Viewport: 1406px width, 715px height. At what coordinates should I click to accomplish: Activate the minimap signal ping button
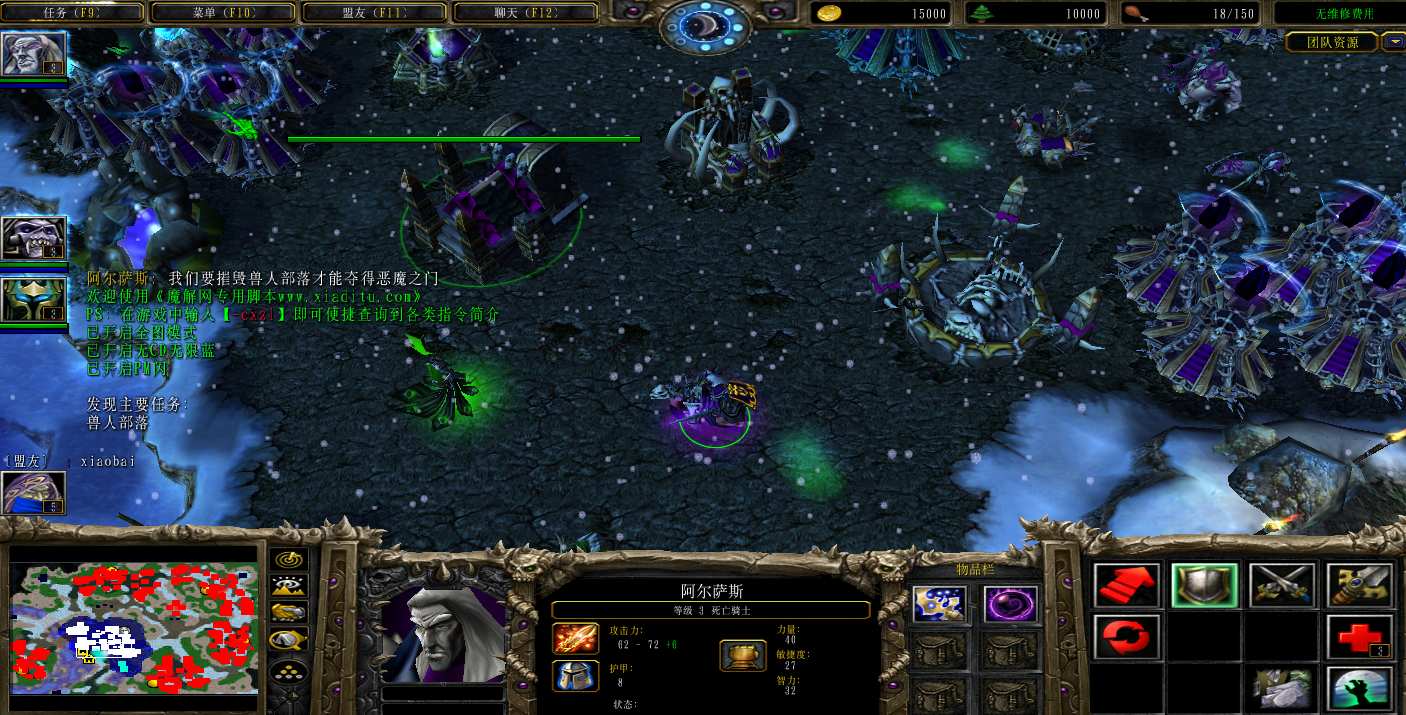tap(288, 559)
